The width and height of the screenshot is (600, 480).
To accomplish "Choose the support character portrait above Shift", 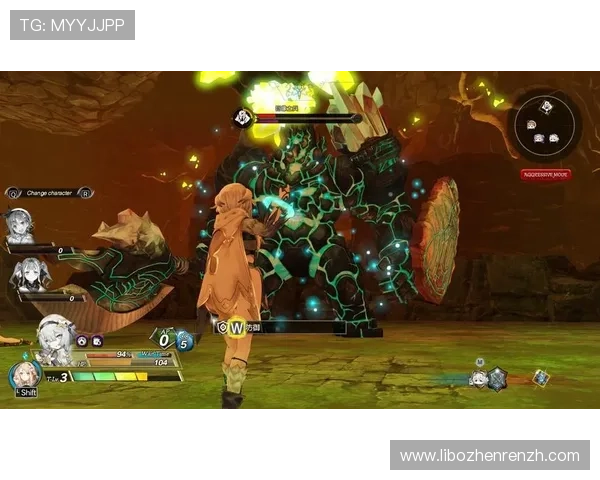I will [x=24, y=376].
